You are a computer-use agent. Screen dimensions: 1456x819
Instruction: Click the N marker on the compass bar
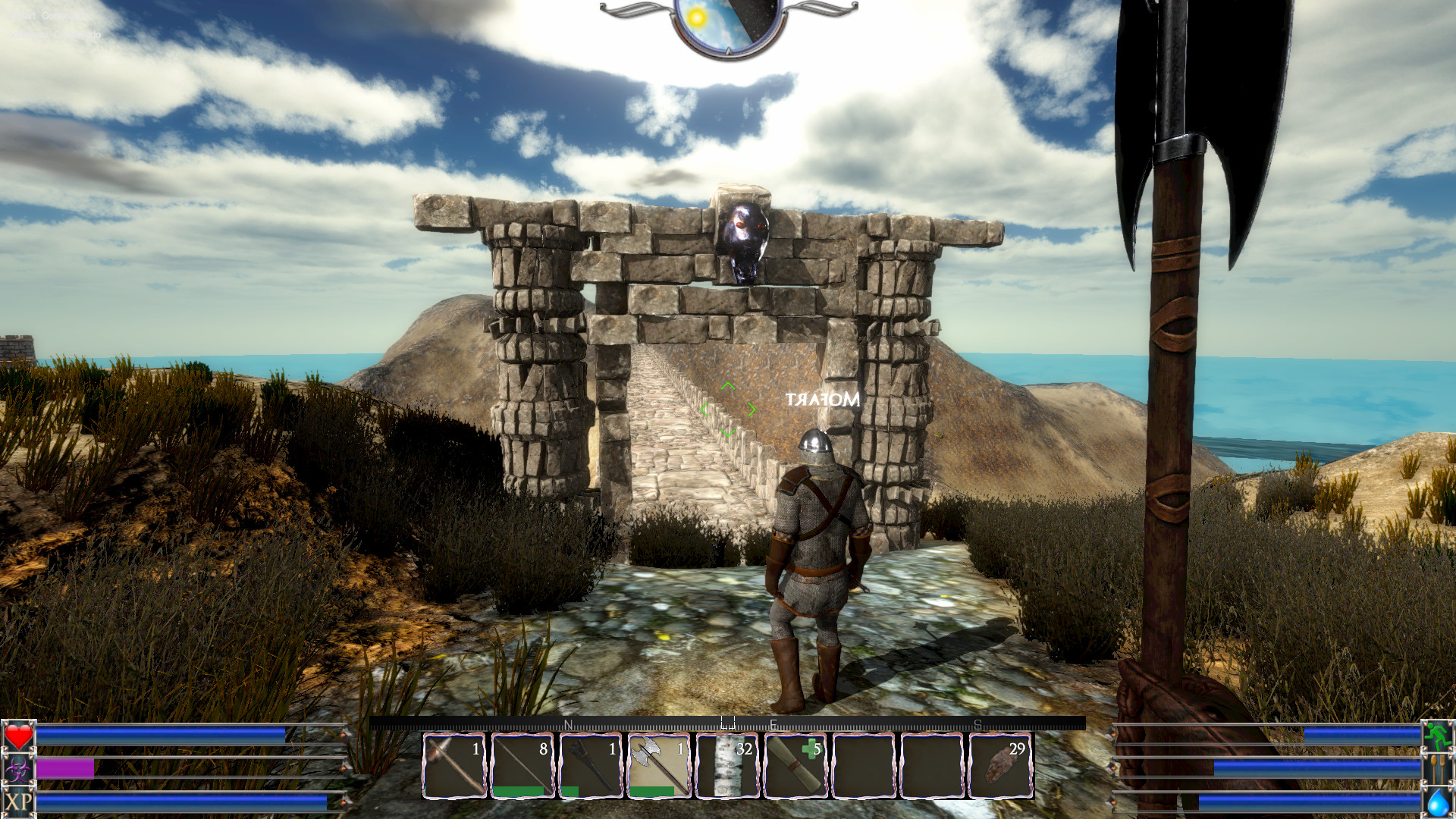click(569, 724)
